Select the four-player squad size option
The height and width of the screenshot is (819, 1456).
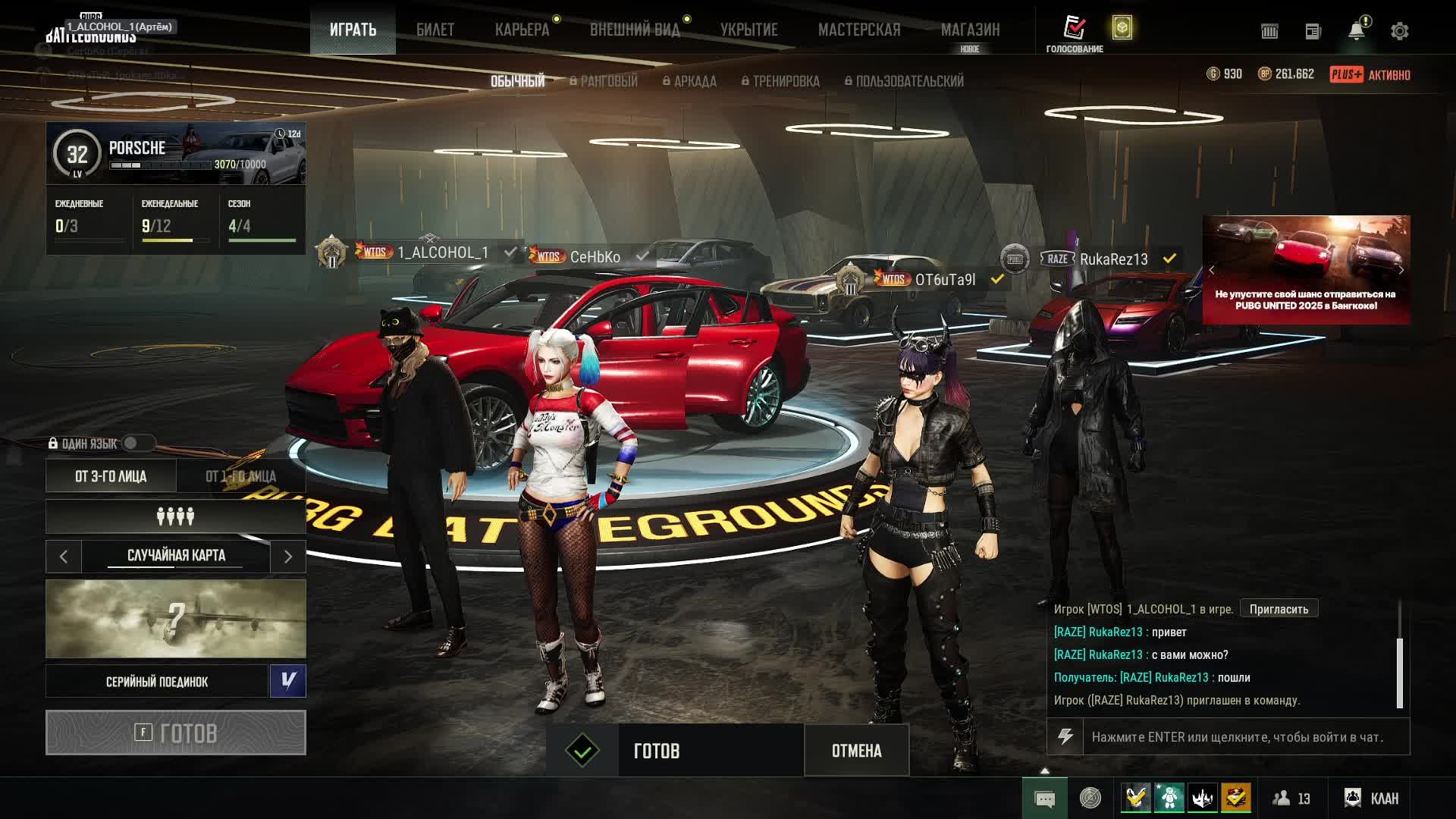tap(176, 517)
